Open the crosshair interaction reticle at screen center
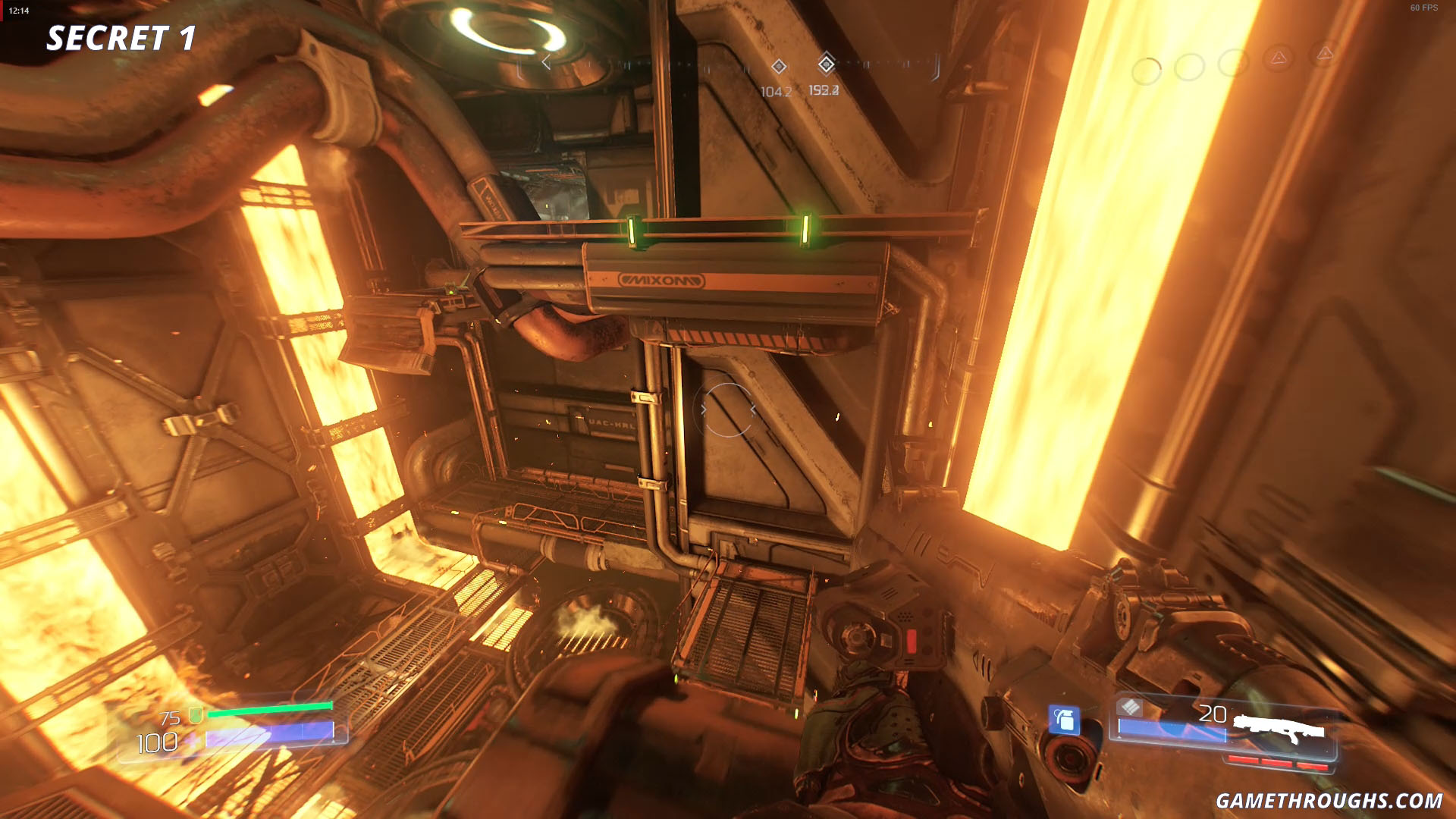Viewport: 1456px width, 819px height. [x=728, y=409]
